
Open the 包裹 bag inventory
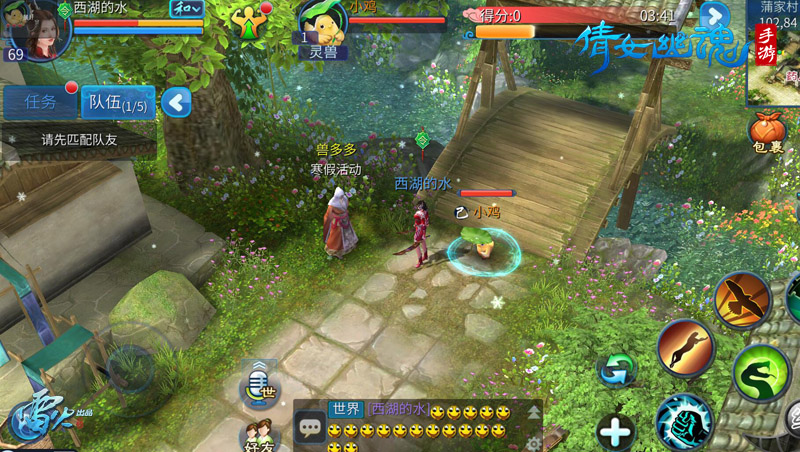pyautogui.click(x=767, y=133)
